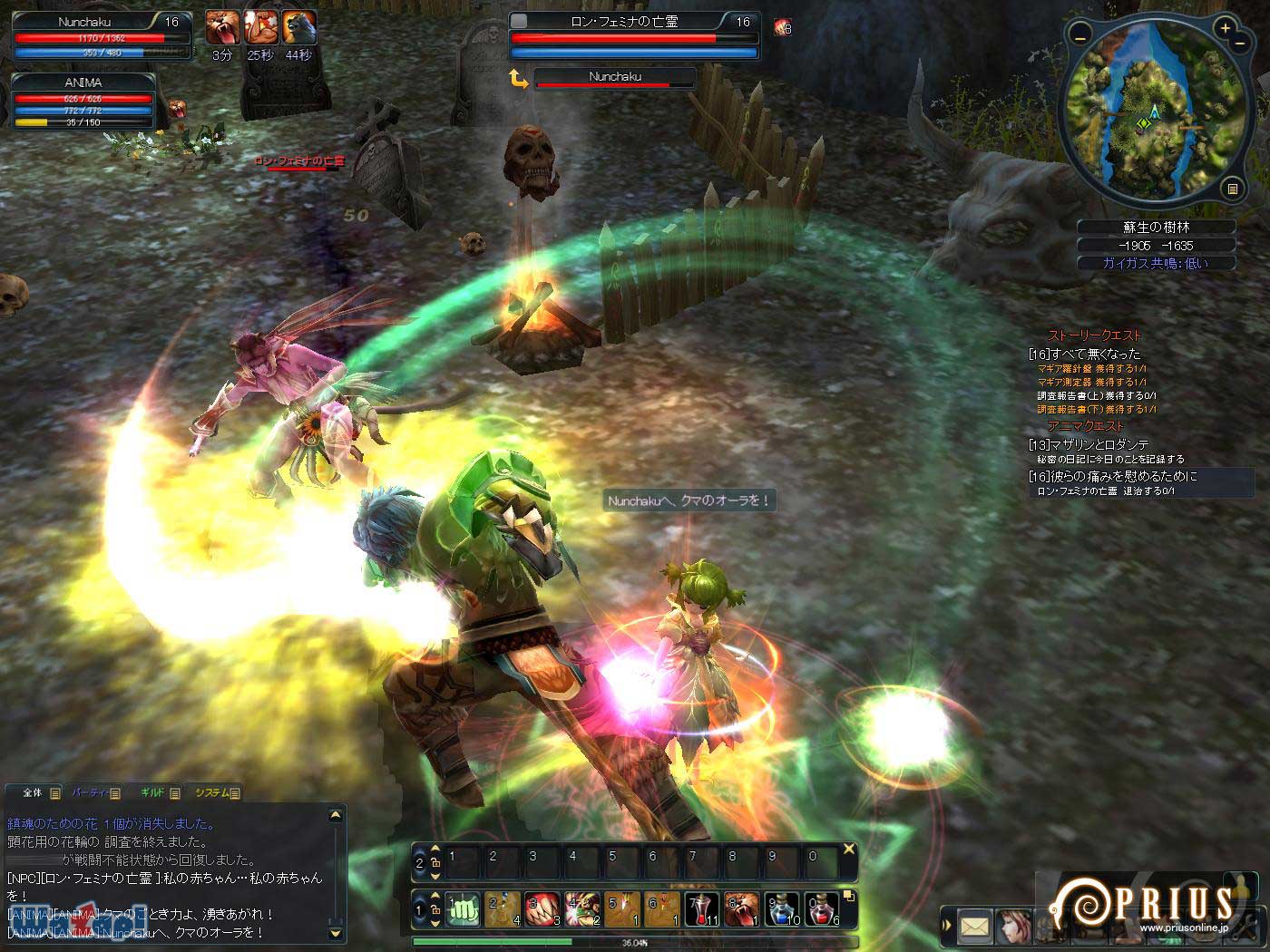This screenshot has height=952, width=1270.
Task: Activate the roaring bear skill in slot 8
Action: tap(742, 908)
